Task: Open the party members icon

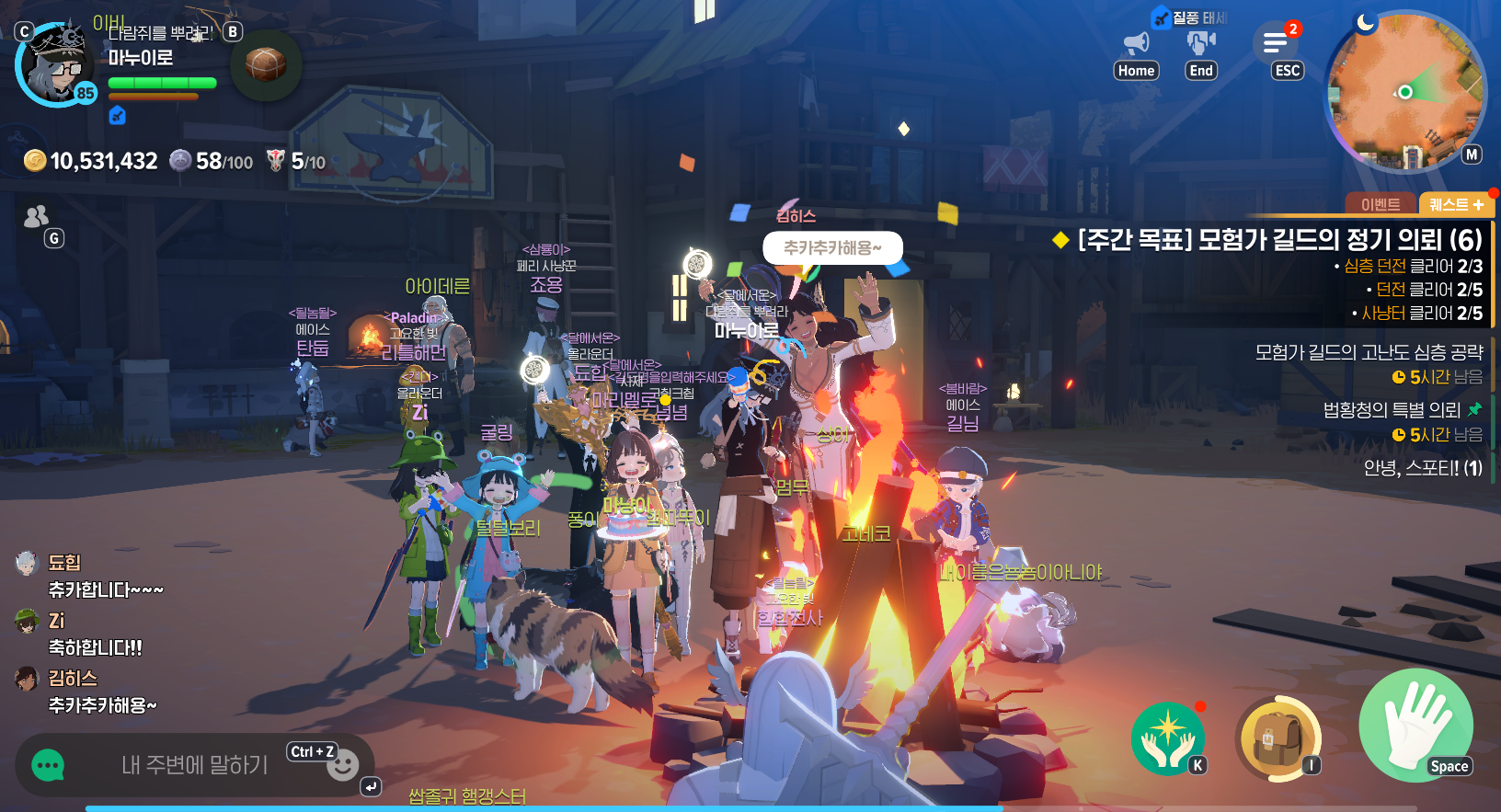Action: point(36,217)
